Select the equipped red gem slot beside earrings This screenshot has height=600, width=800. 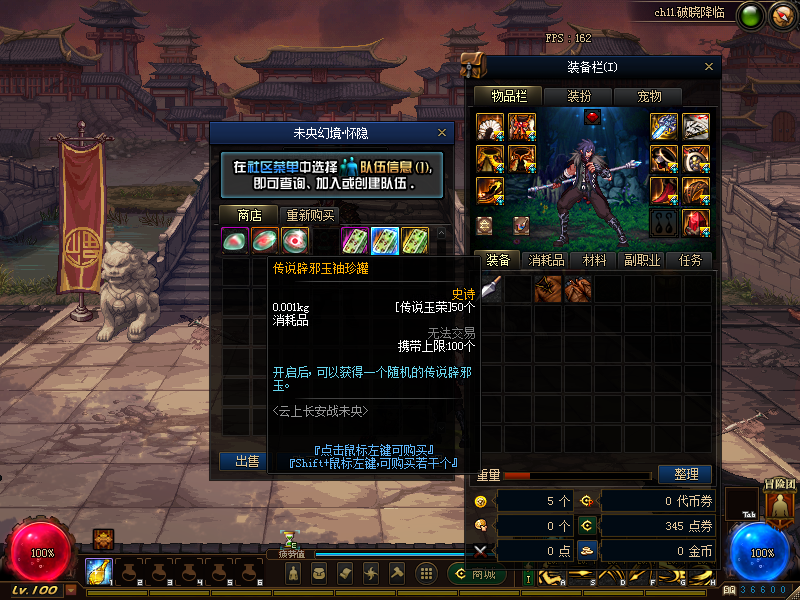click(x=697, y=221)
